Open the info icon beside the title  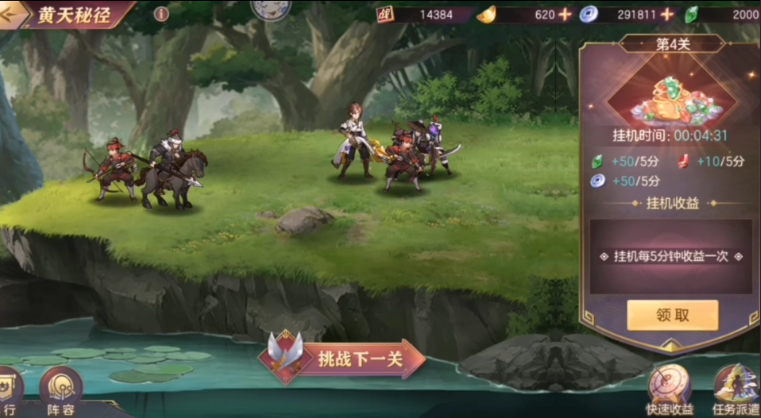click(162, 15)
